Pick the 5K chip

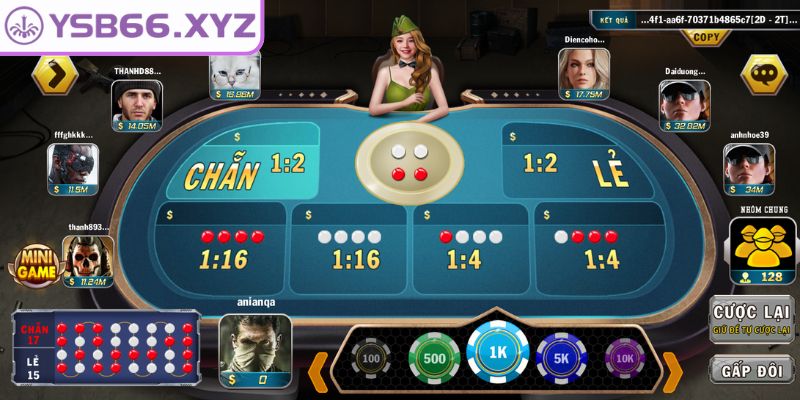[561, 358]
